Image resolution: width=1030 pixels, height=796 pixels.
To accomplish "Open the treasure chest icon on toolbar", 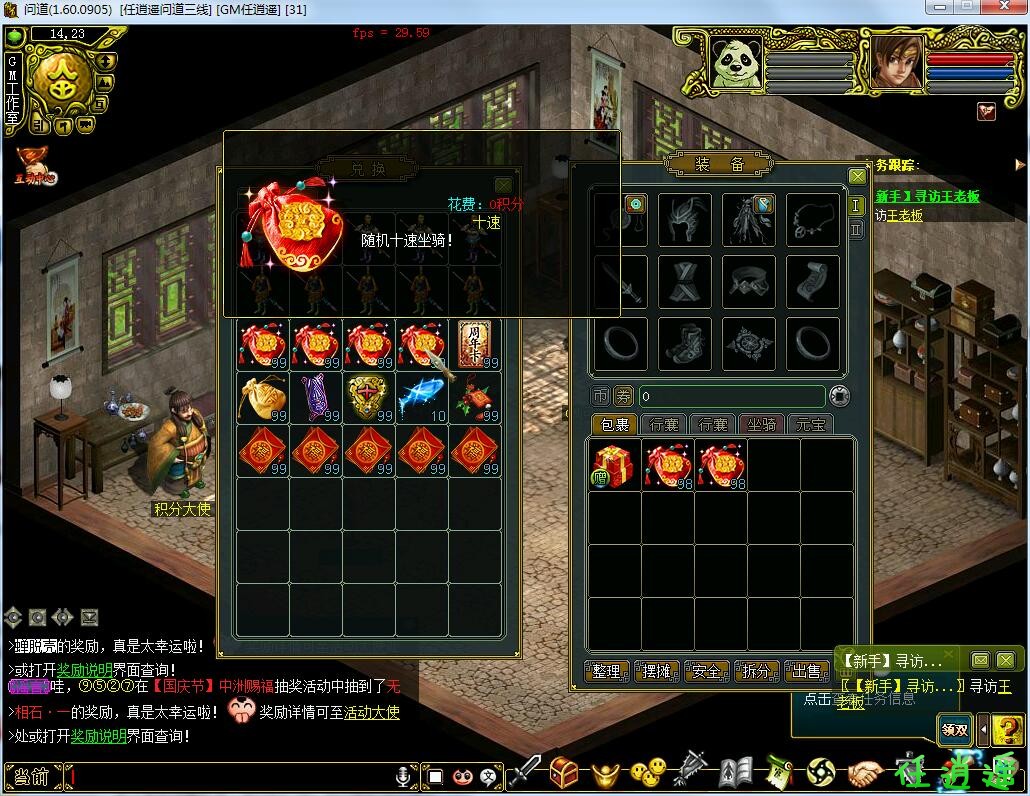I will [x=564, y=771].
